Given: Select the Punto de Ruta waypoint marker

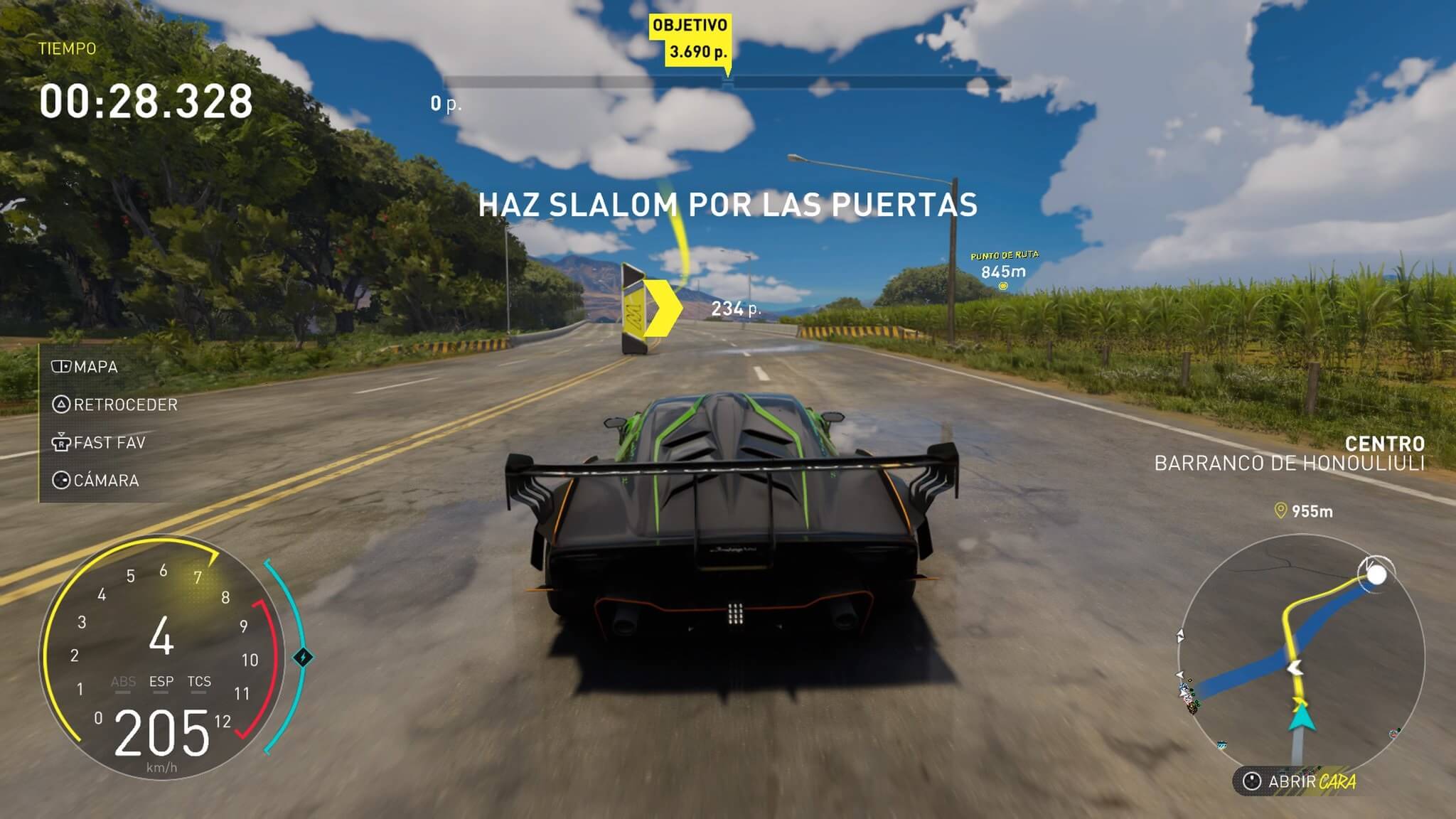Looking at the screenshot, I should coord(1003,286).
